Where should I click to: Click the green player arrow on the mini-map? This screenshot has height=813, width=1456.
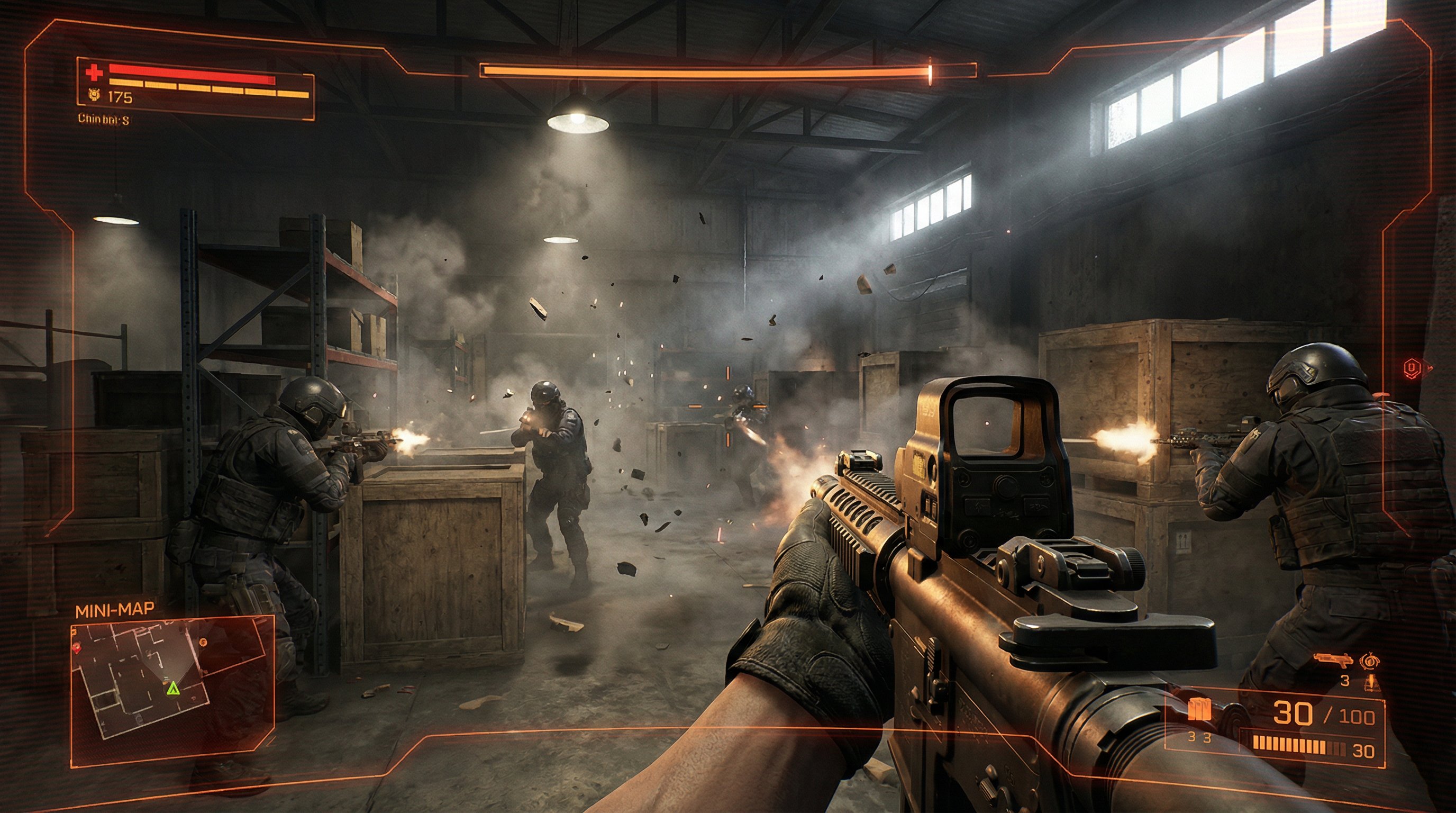pos(172,688)
